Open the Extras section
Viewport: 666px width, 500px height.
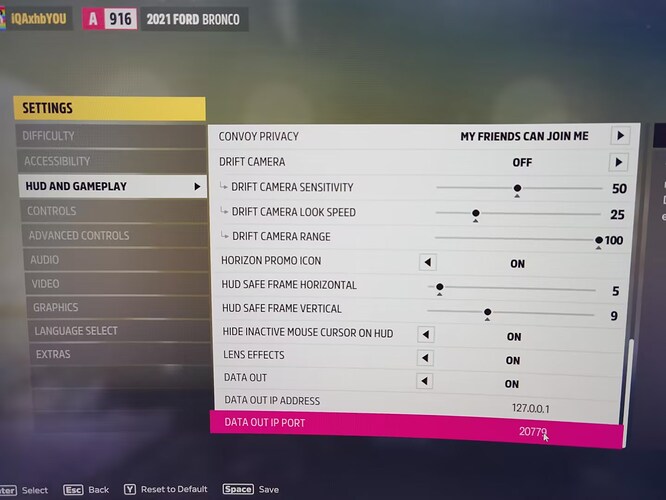[x=53, y=355]
